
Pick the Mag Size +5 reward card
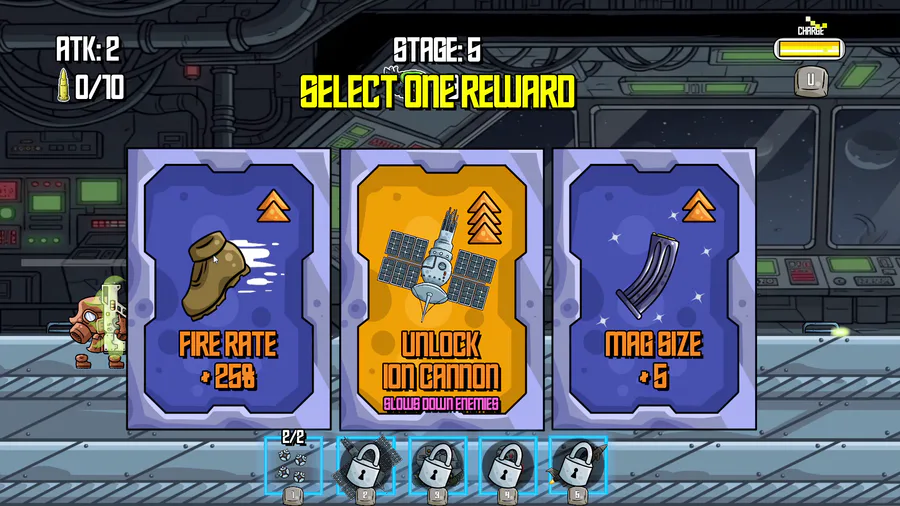pos(654,289)
